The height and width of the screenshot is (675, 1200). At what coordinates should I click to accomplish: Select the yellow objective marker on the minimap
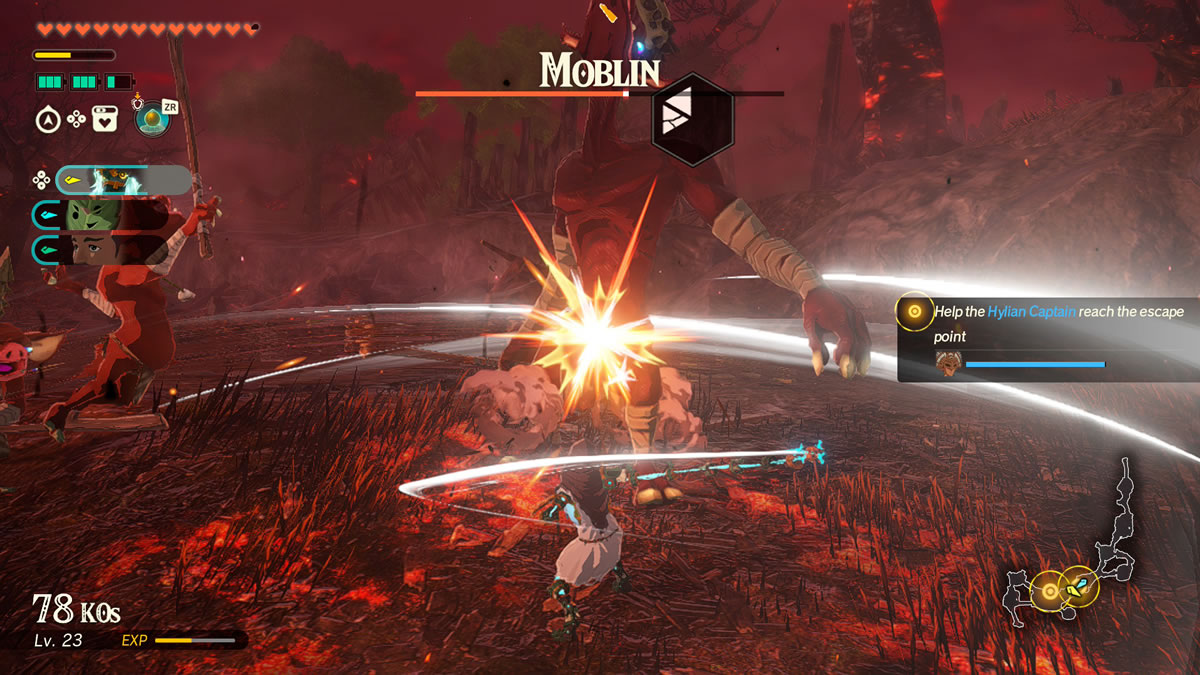[x=1049, y=592]
